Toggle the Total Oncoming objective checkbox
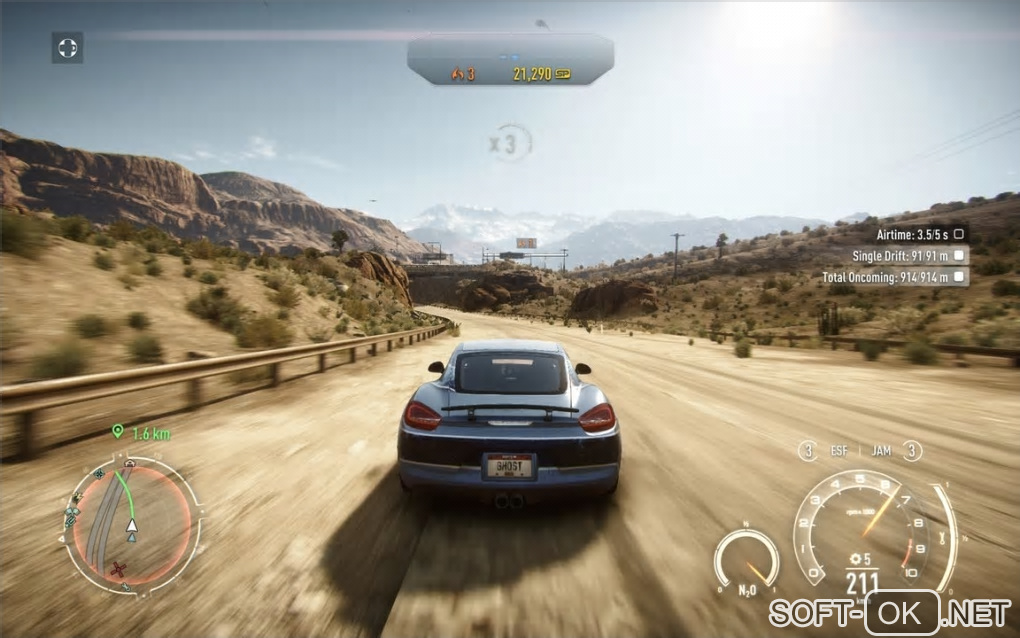1020x638 pixels. pos(959,277)
